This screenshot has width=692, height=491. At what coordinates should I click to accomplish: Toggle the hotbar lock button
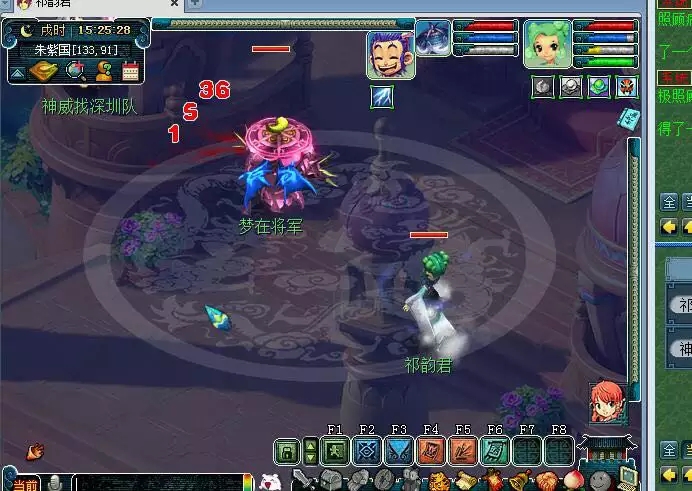coord(288,451)
